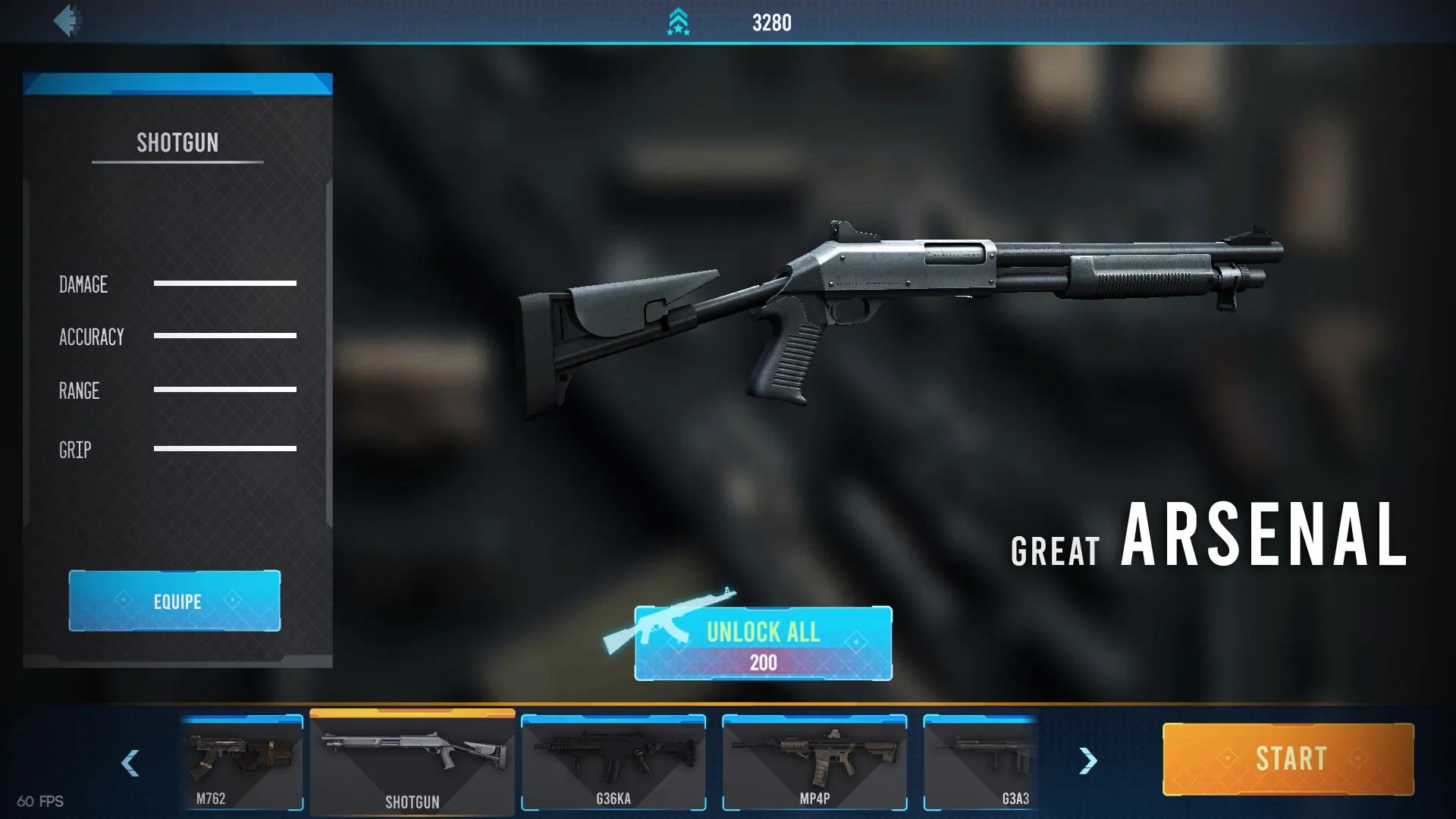
Task: Click the RANGE stat bar
Action: pyautogui.click(x=225, y=389)
